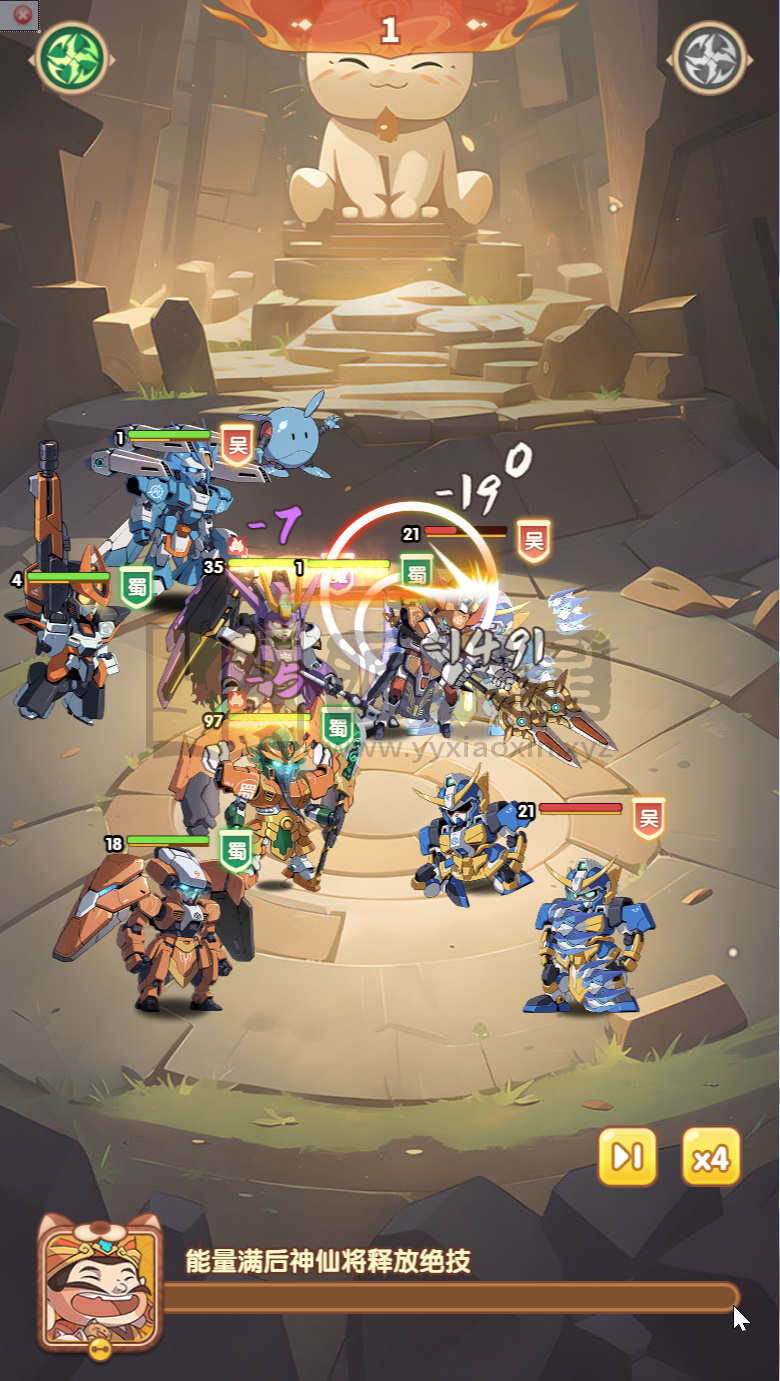Skip the battle with the yellow skip button
This screenshot has width=780, height=1381.
(627, 1157)
